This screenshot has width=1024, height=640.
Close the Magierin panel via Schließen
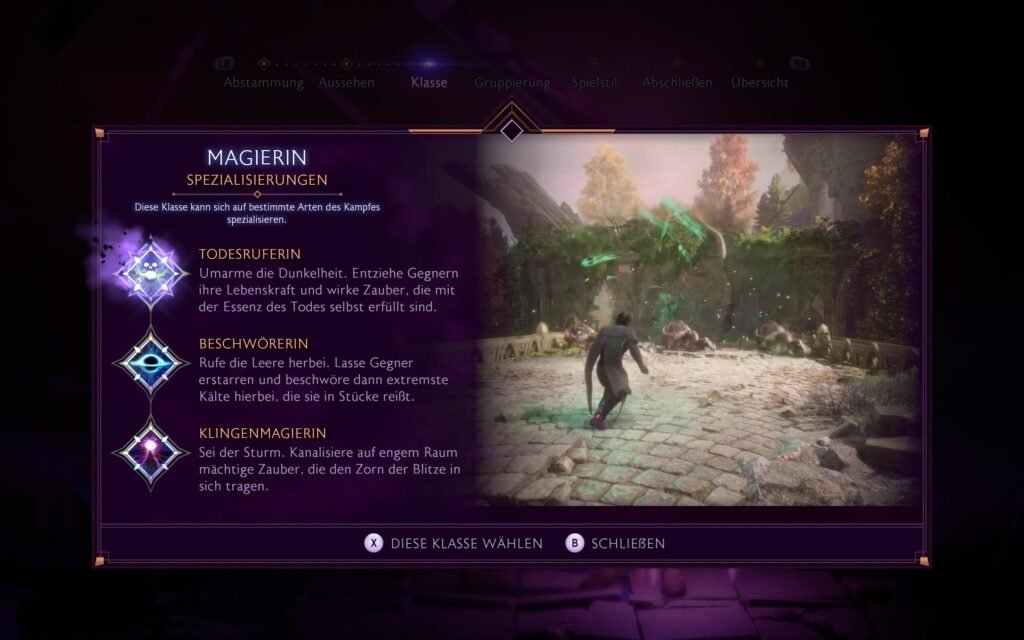[616, 543]
